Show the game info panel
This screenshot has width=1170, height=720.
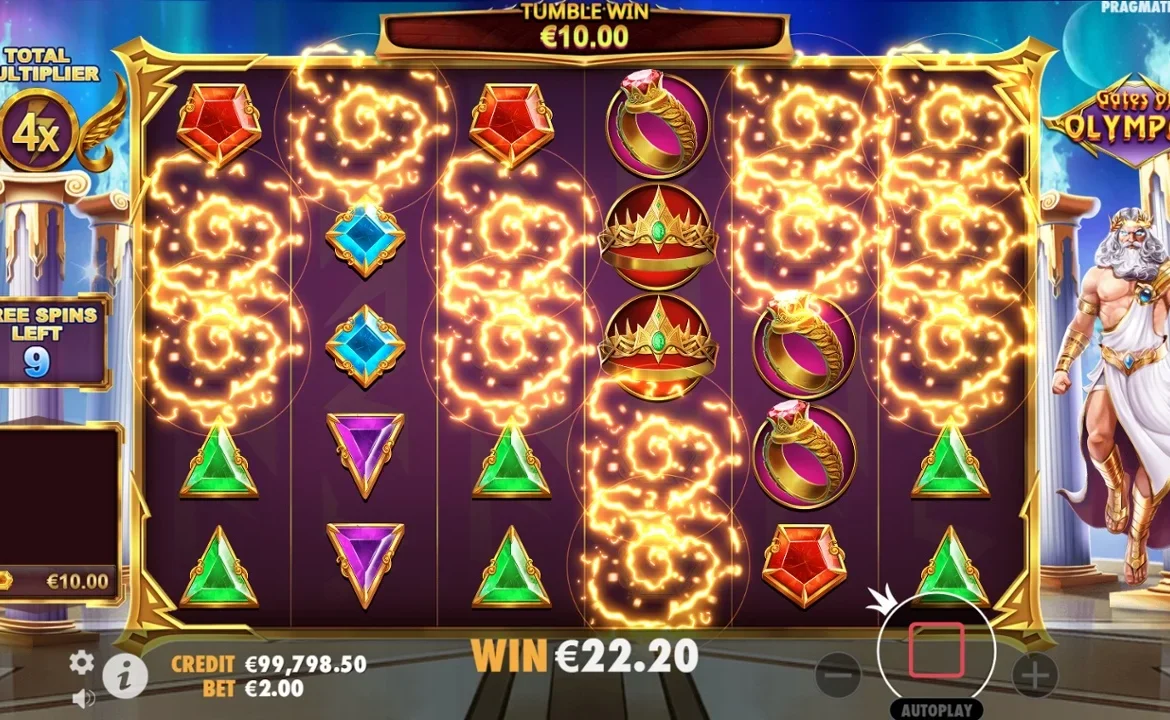coord(125,677)
